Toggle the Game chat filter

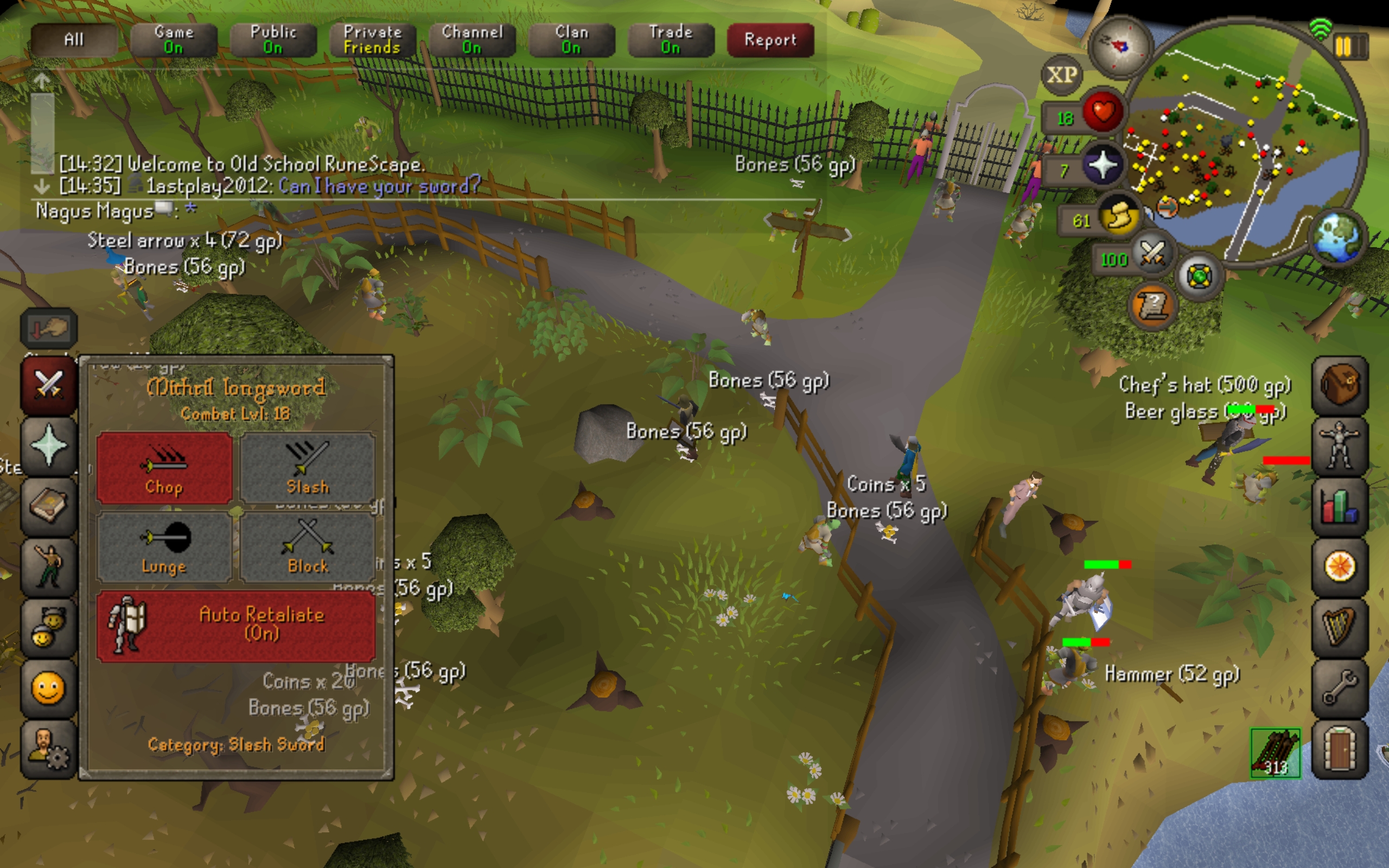tap(173, 40)
